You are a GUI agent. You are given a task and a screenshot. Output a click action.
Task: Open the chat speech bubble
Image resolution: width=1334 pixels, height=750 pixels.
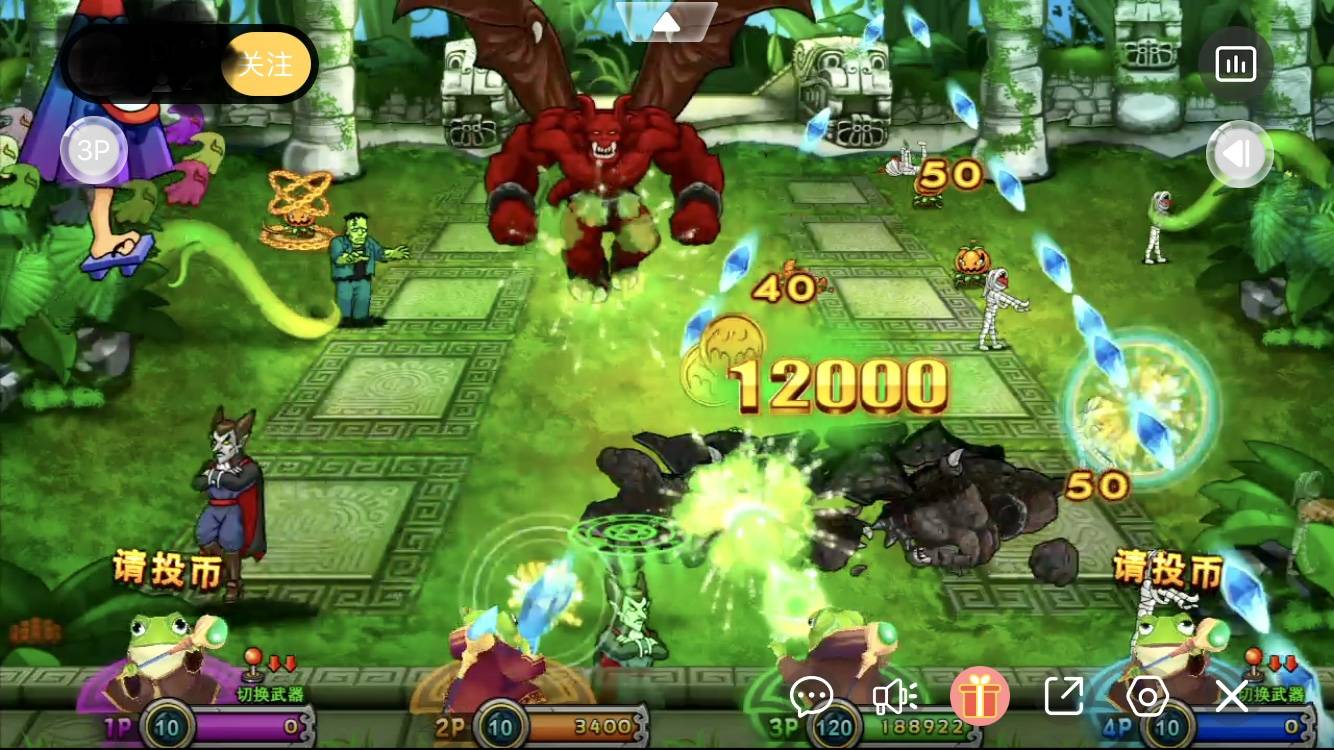pos(811,695)
